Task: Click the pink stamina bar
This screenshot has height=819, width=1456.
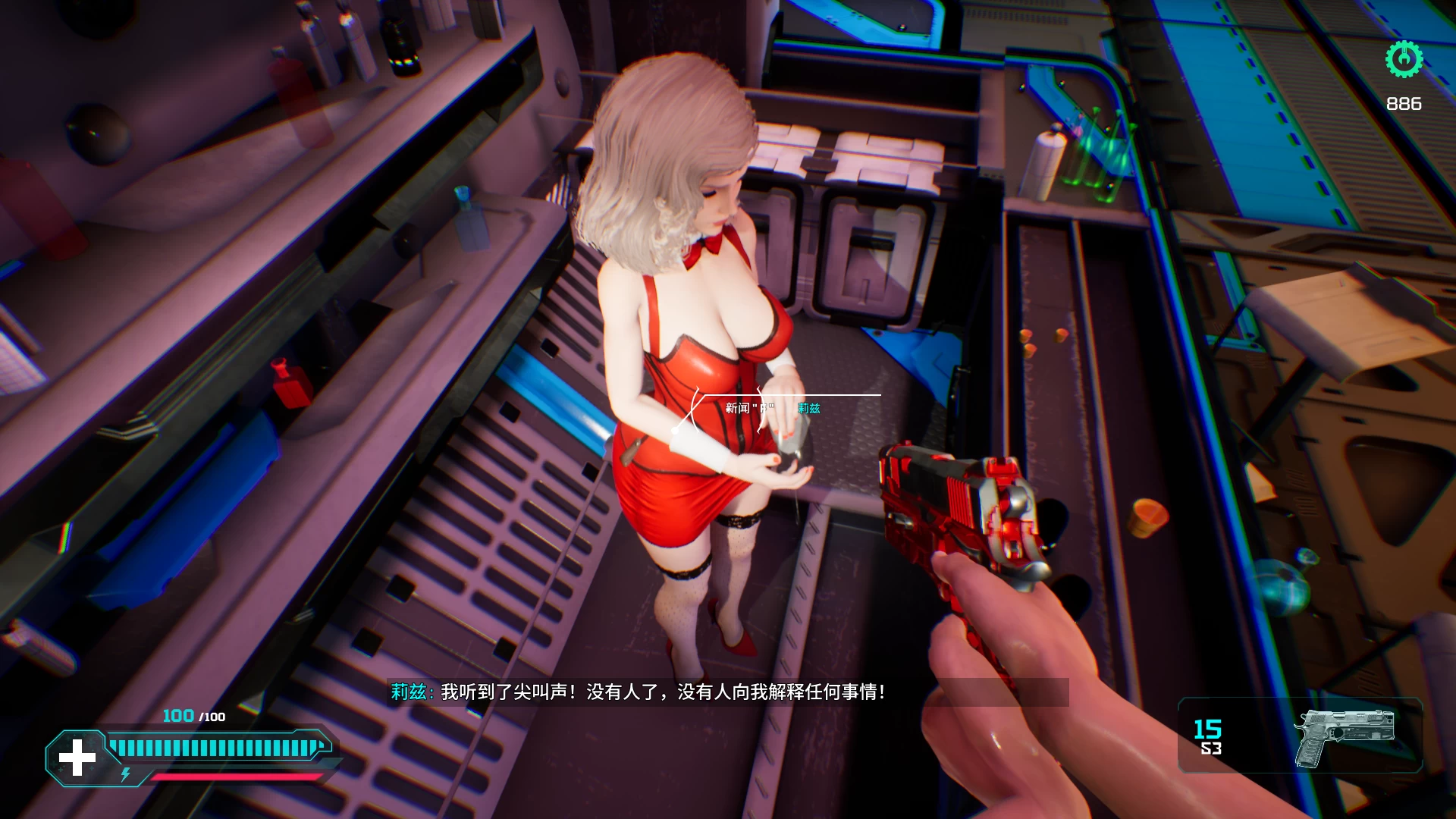Action: (x=235, y=777)
